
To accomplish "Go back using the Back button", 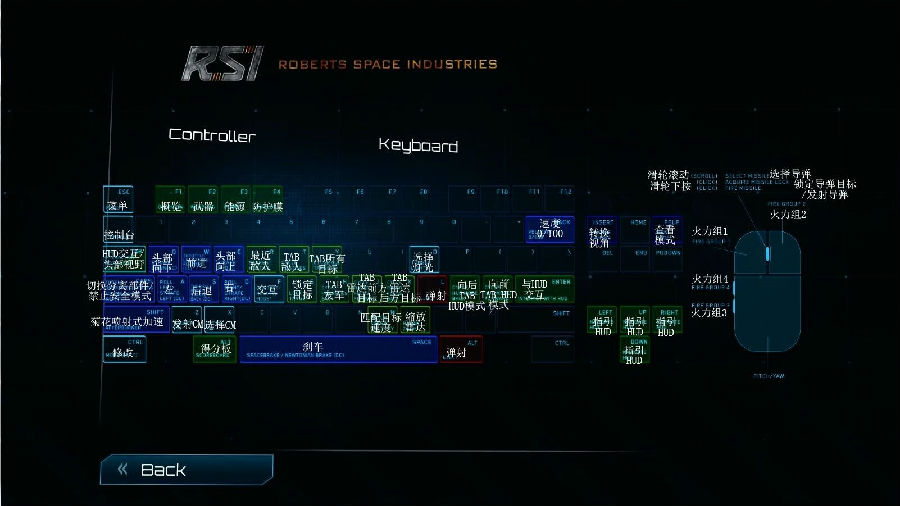I will pyautogui.click(x=185, y=469).
